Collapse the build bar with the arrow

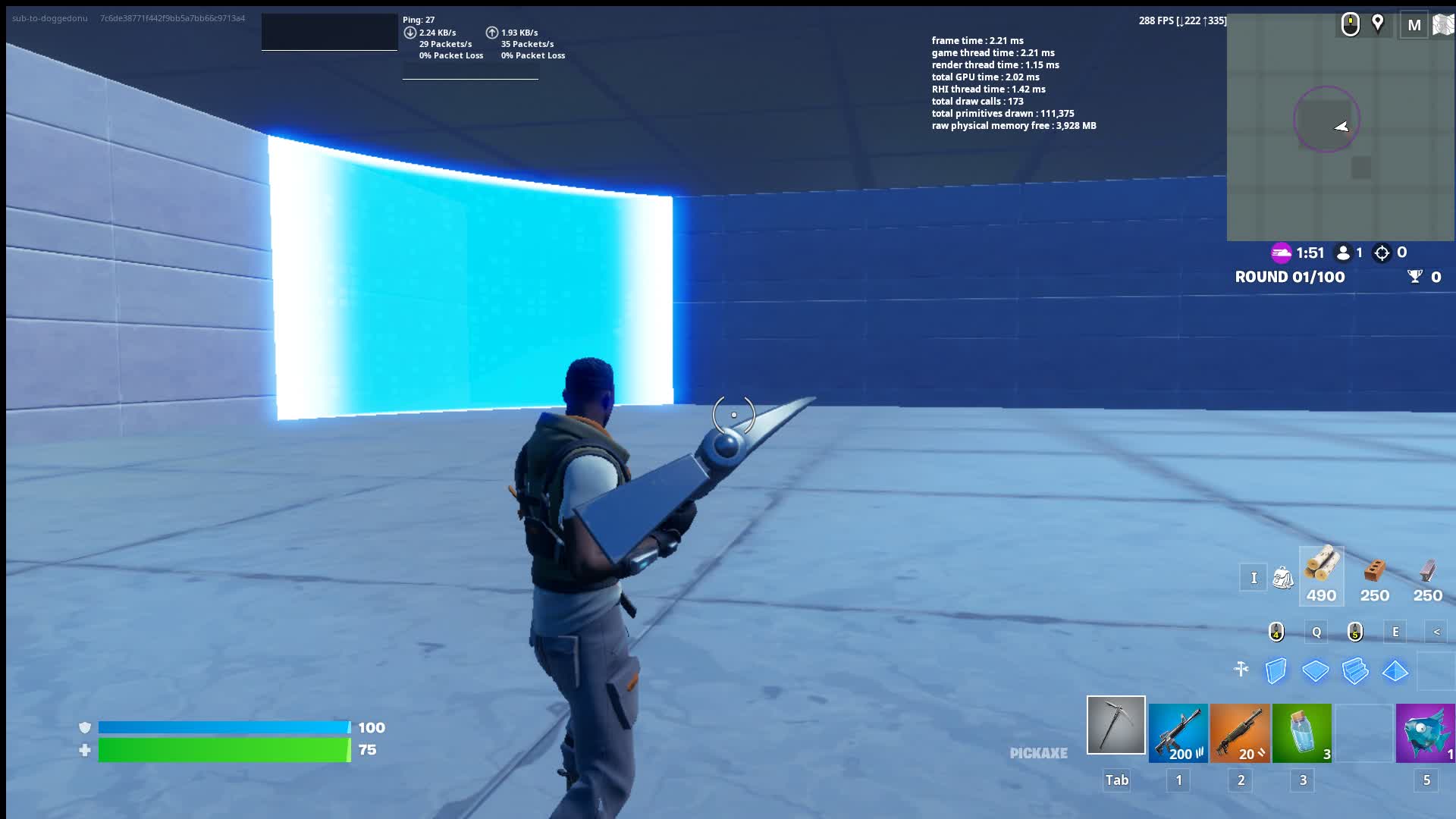(x=1436, y=632)
